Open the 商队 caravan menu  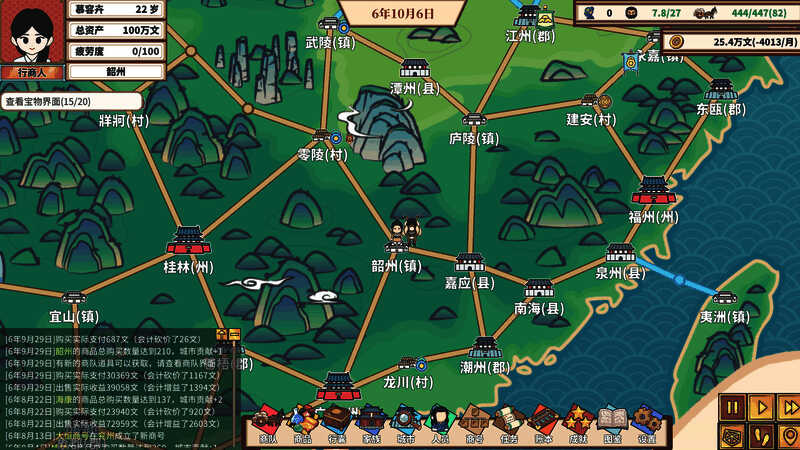pyautogui.click(x=267, y=423)
